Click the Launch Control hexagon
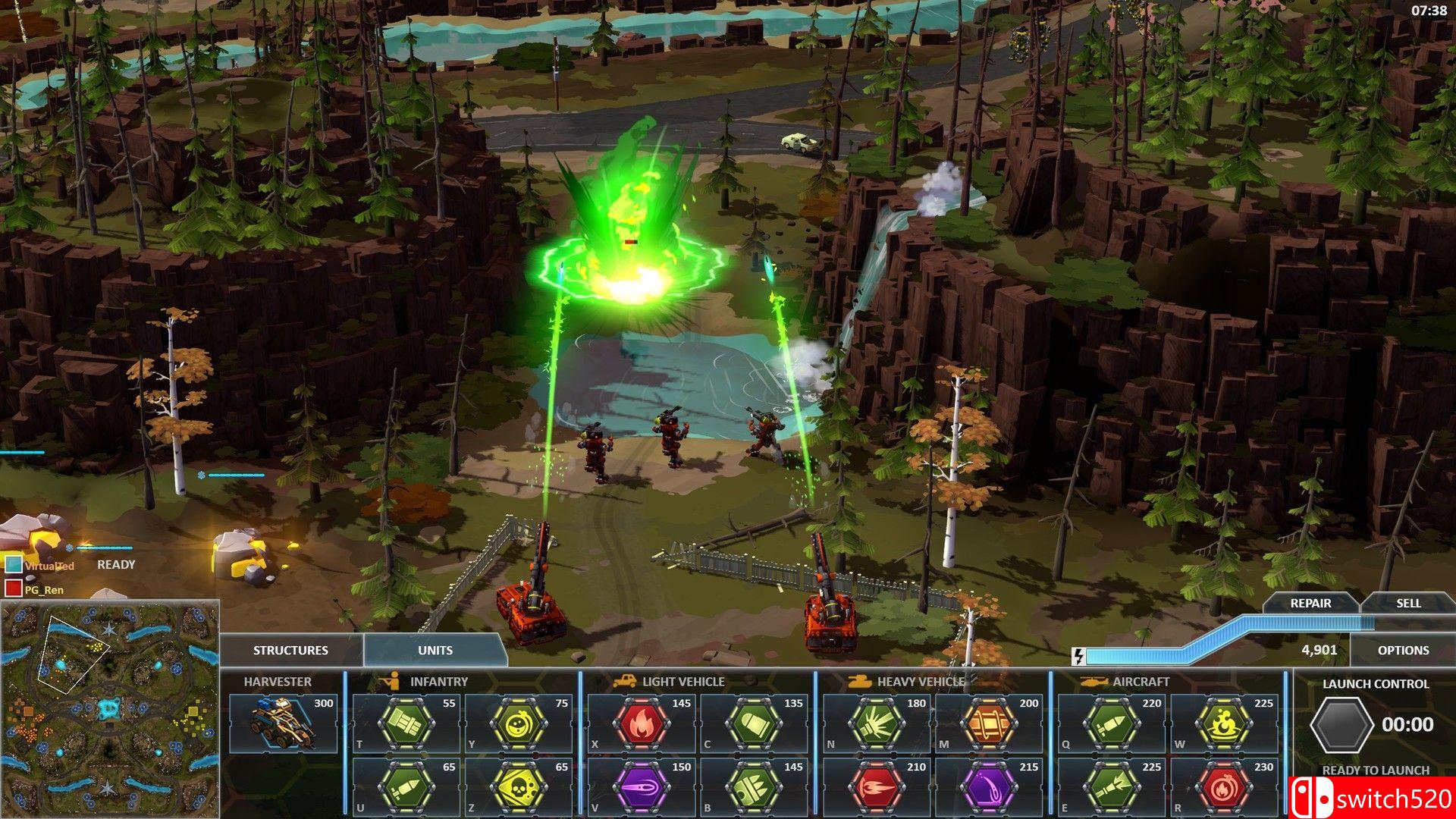 click(x=1341, y=724)
